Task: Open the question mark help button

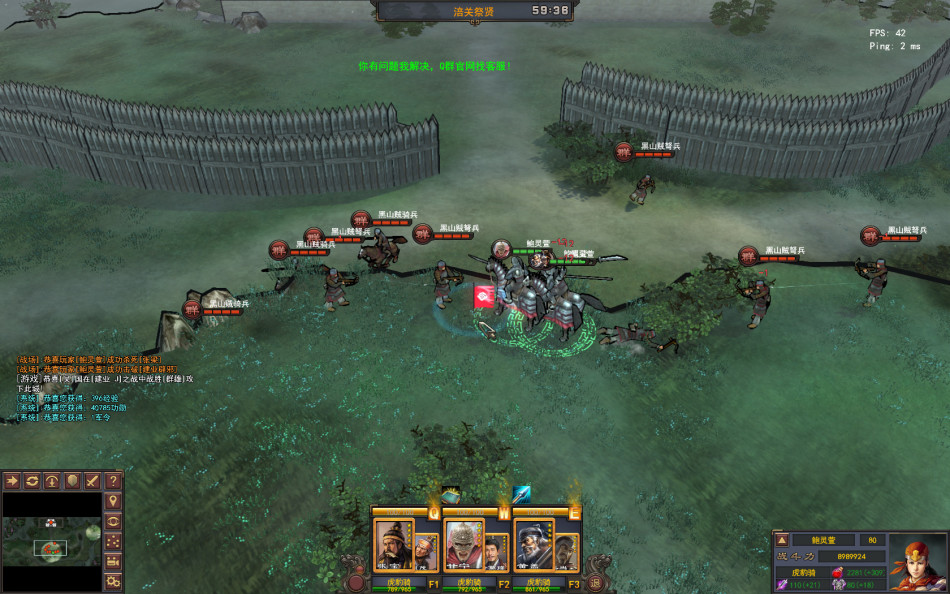Action: [113, 481]
